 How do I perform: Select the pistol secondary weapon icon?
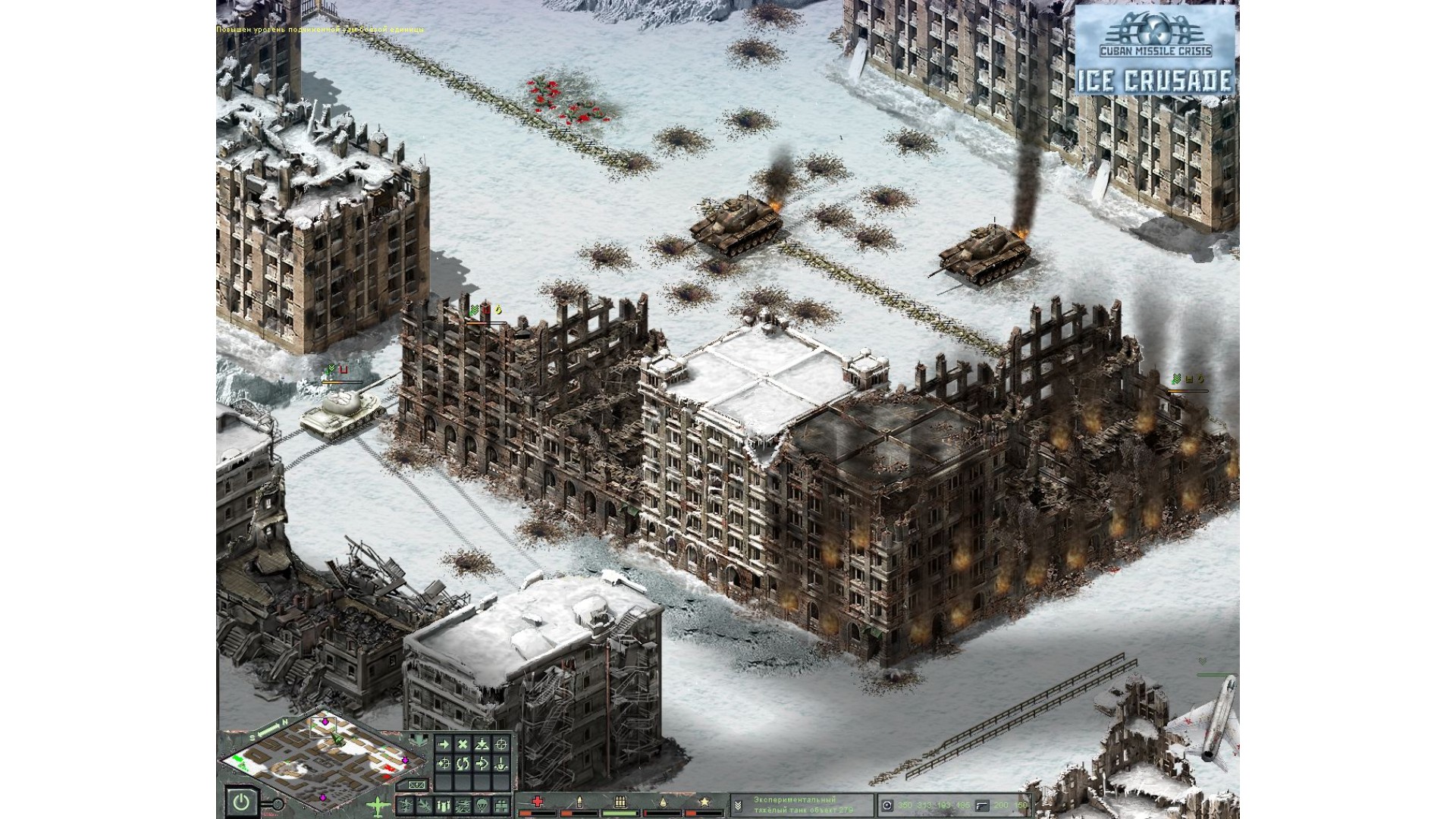982,805
